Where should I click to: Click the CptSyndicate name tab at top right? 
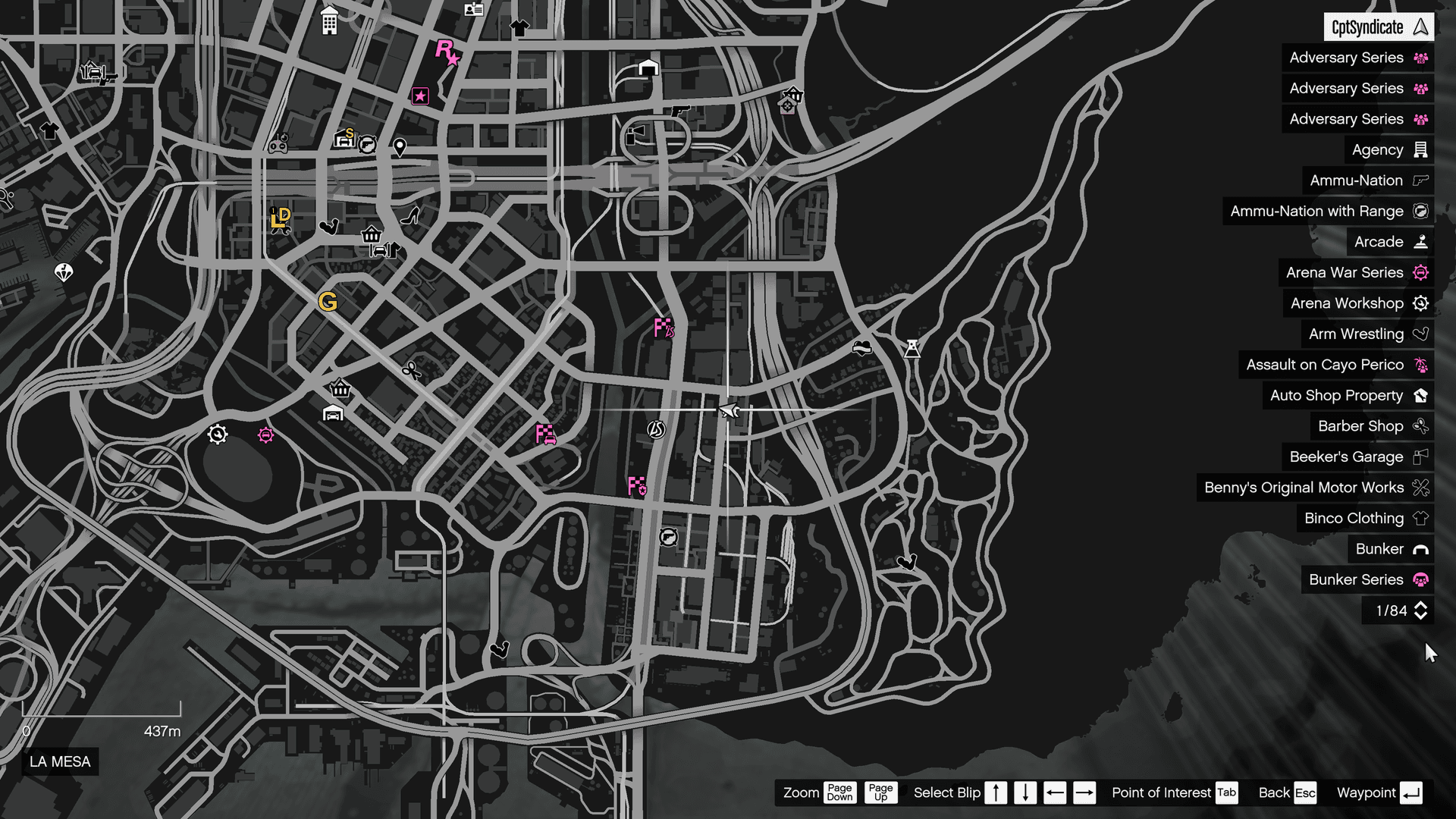[x=1377, y=27]
